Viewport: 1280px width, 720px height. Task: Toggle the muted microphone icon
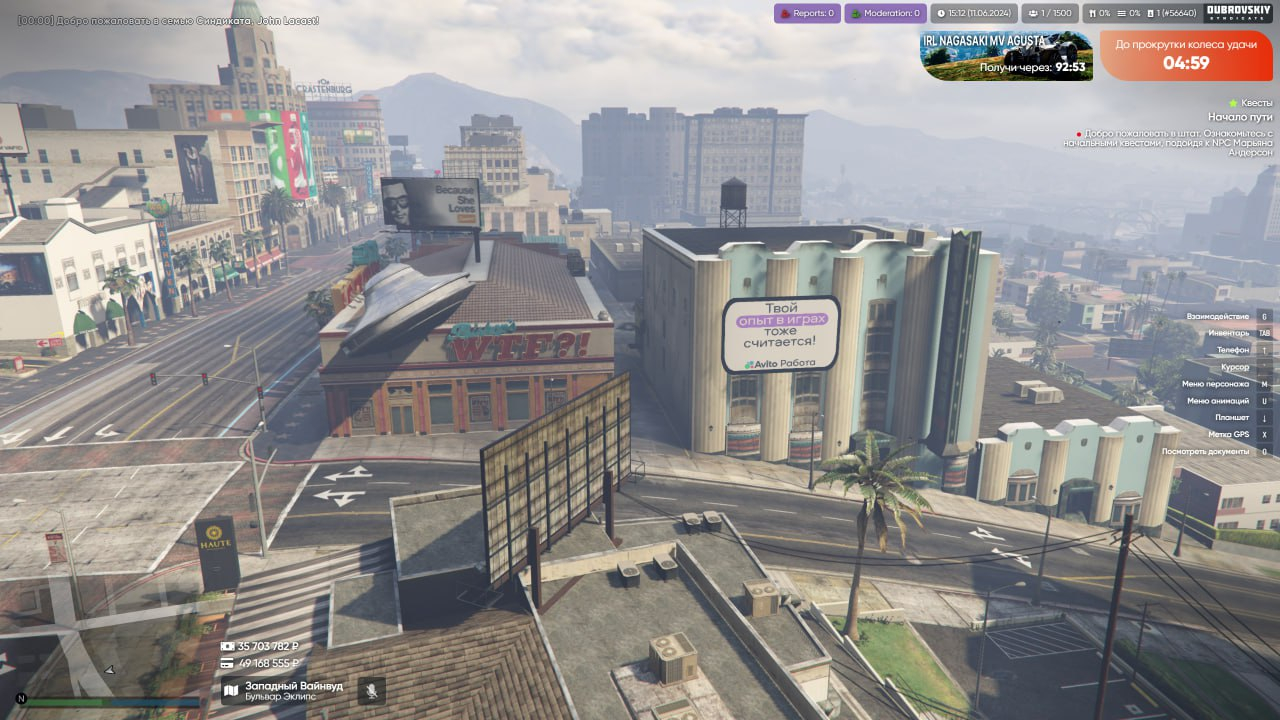tap(372, 691)
